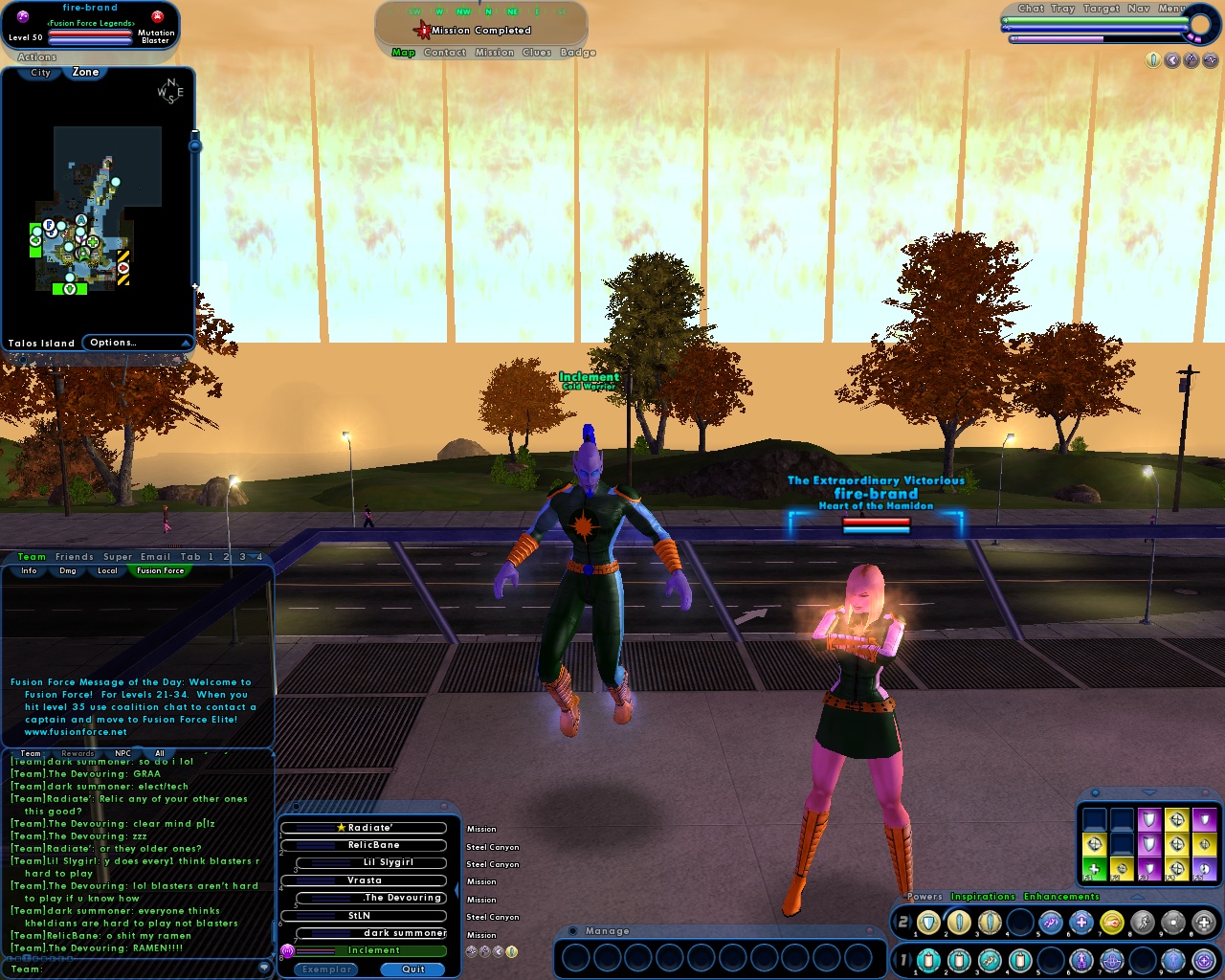Click the purple targeting power at end of tray 1
The image size is (1225, 980).
tap(1204, 960)
